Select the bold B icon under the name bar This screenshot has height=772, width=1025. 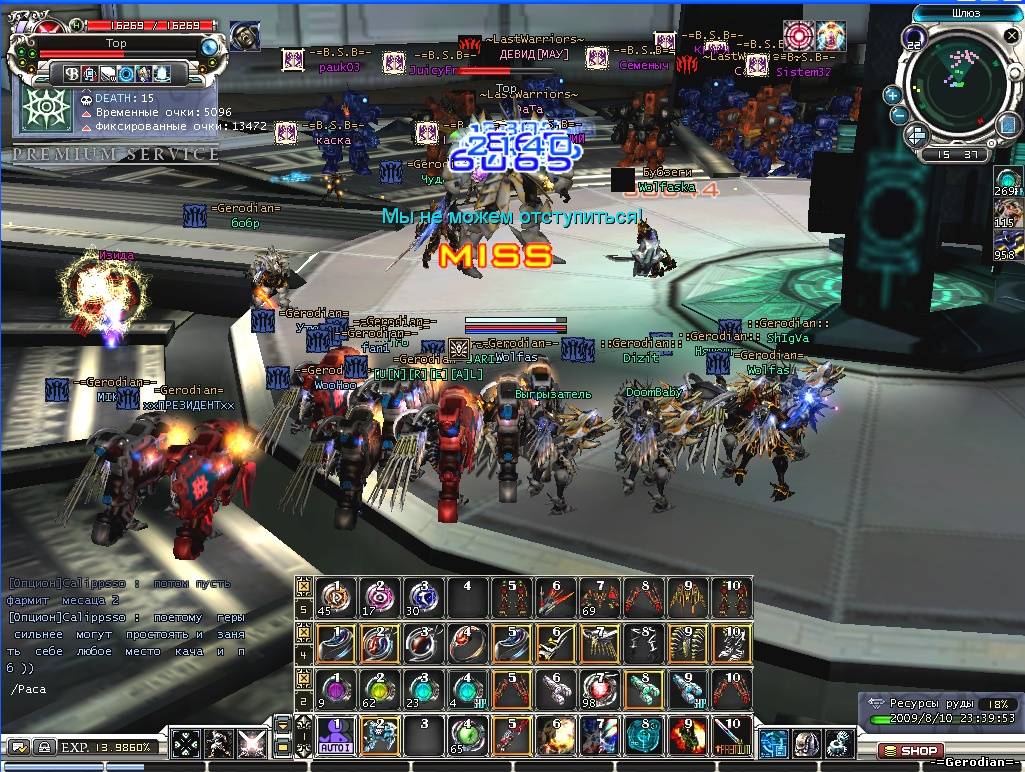click(71, 73)
